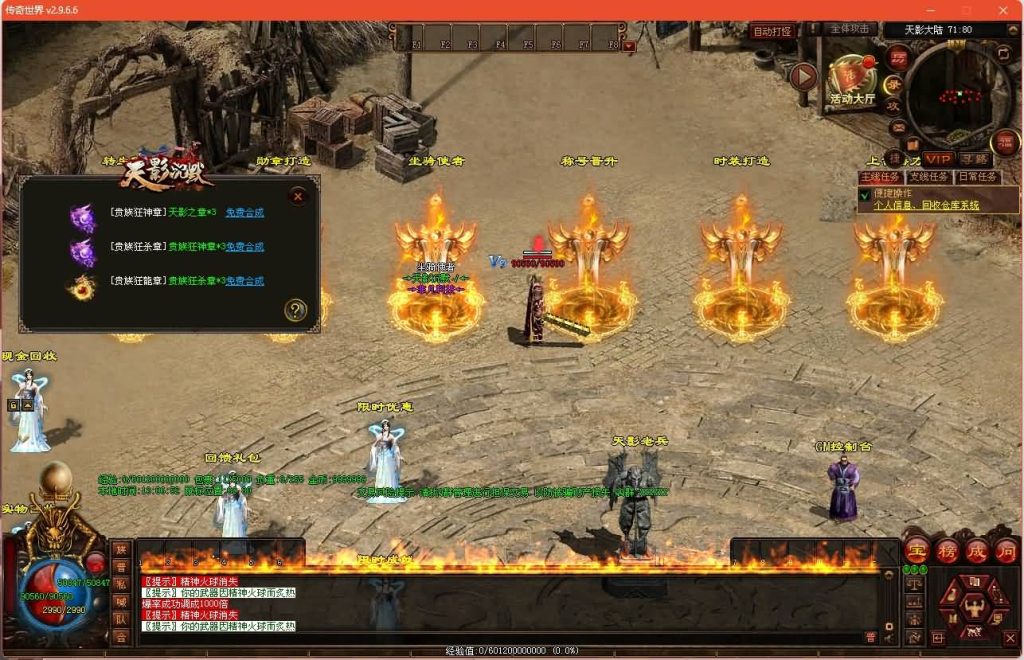This screenshot has height=660, width=1024.
Task: Select the 全体攻击 attack mode button
Action: point(852,29)
